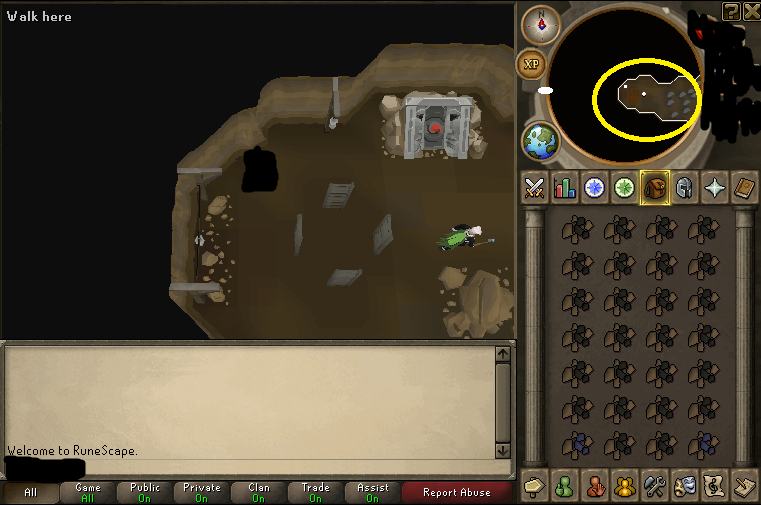Image resolution: width=761 pixels, height=505 pixels.
Task: Open the Friends List green figure tab
Action: tap(565, 484)
